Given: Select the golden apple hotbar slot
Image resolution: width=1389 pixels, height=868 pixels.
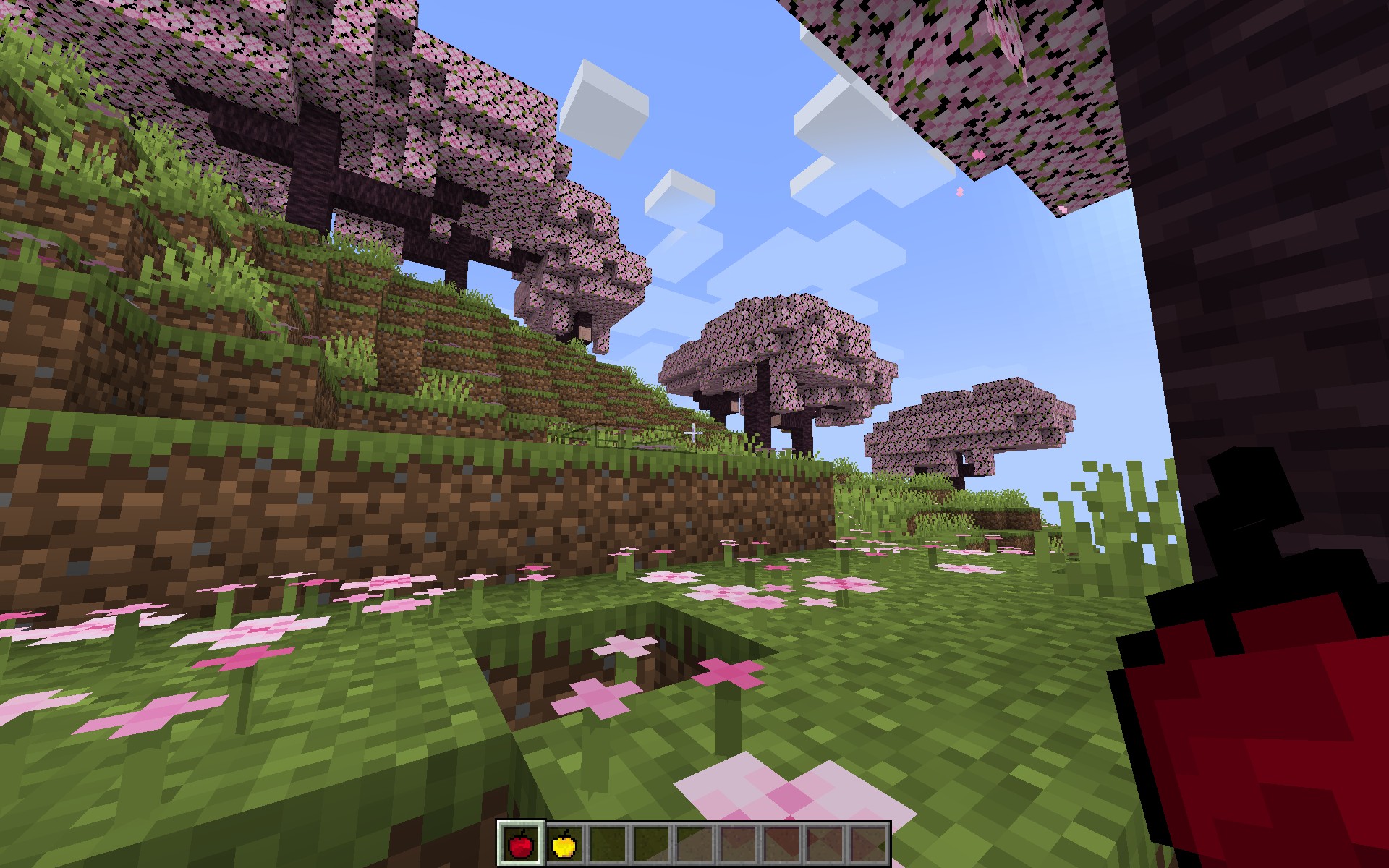Looking at the screenshot, I should point(564,843).
